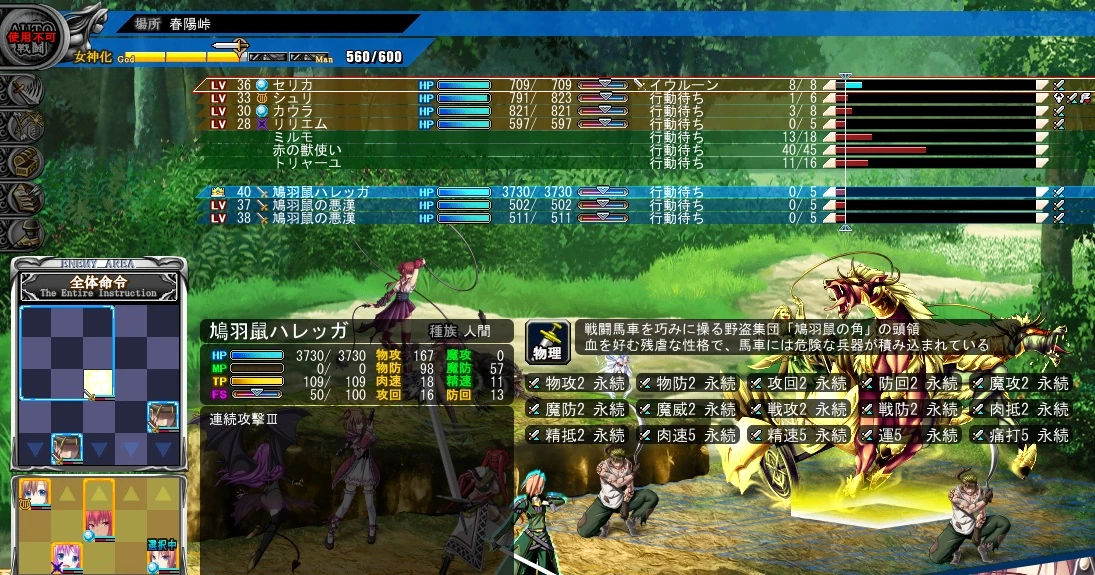Open the 全体命令 Entire Instruction panel
The width and height of the screenshot is (1095, 575).
[99, 286]
